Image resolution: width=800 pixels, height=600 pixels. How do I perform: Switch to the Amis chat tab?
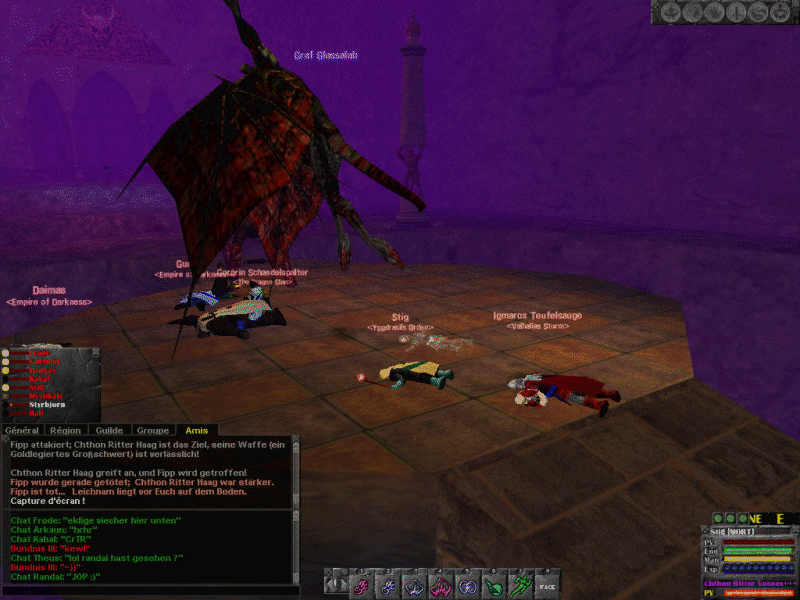[196, 430]
